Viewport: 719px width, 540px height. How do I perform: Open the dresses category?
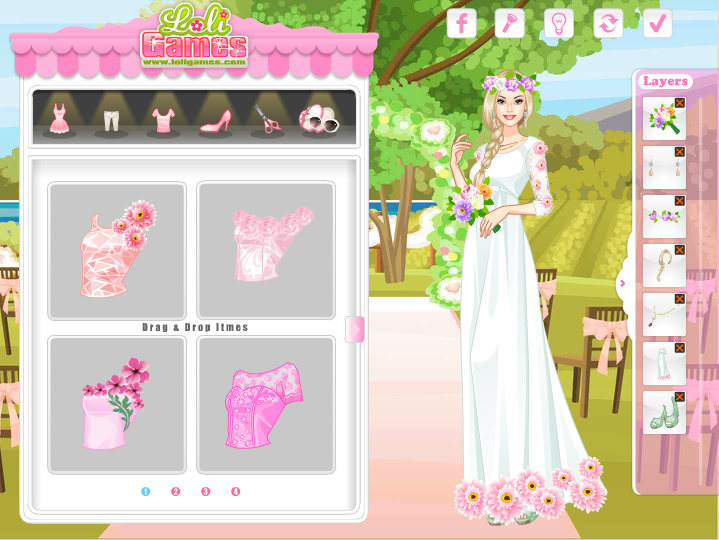point(60,118)
